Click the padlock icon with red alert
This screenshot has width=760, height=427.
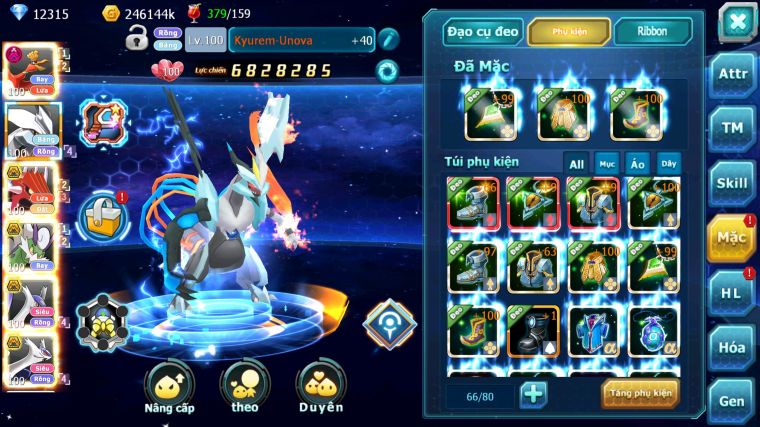pyautogui.click(x=103, y=212)
